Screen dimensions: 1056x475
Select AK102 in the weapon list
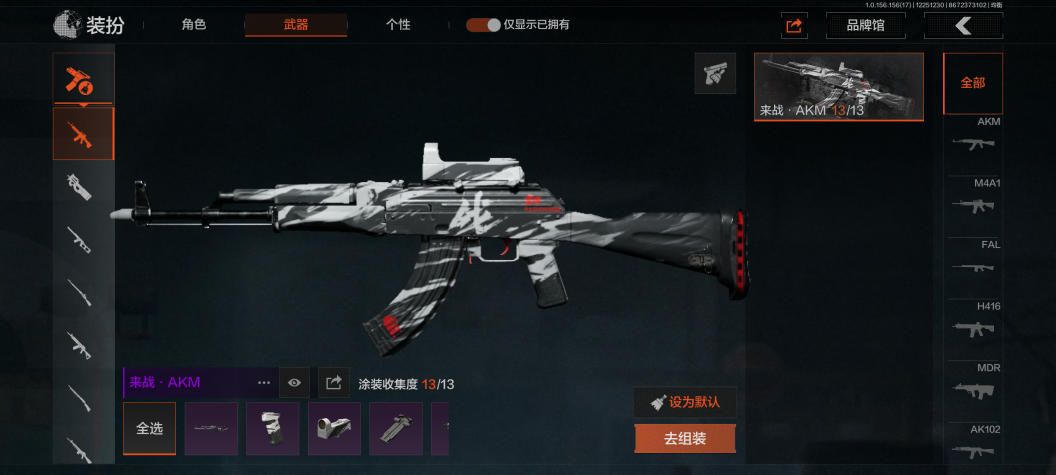974,444
